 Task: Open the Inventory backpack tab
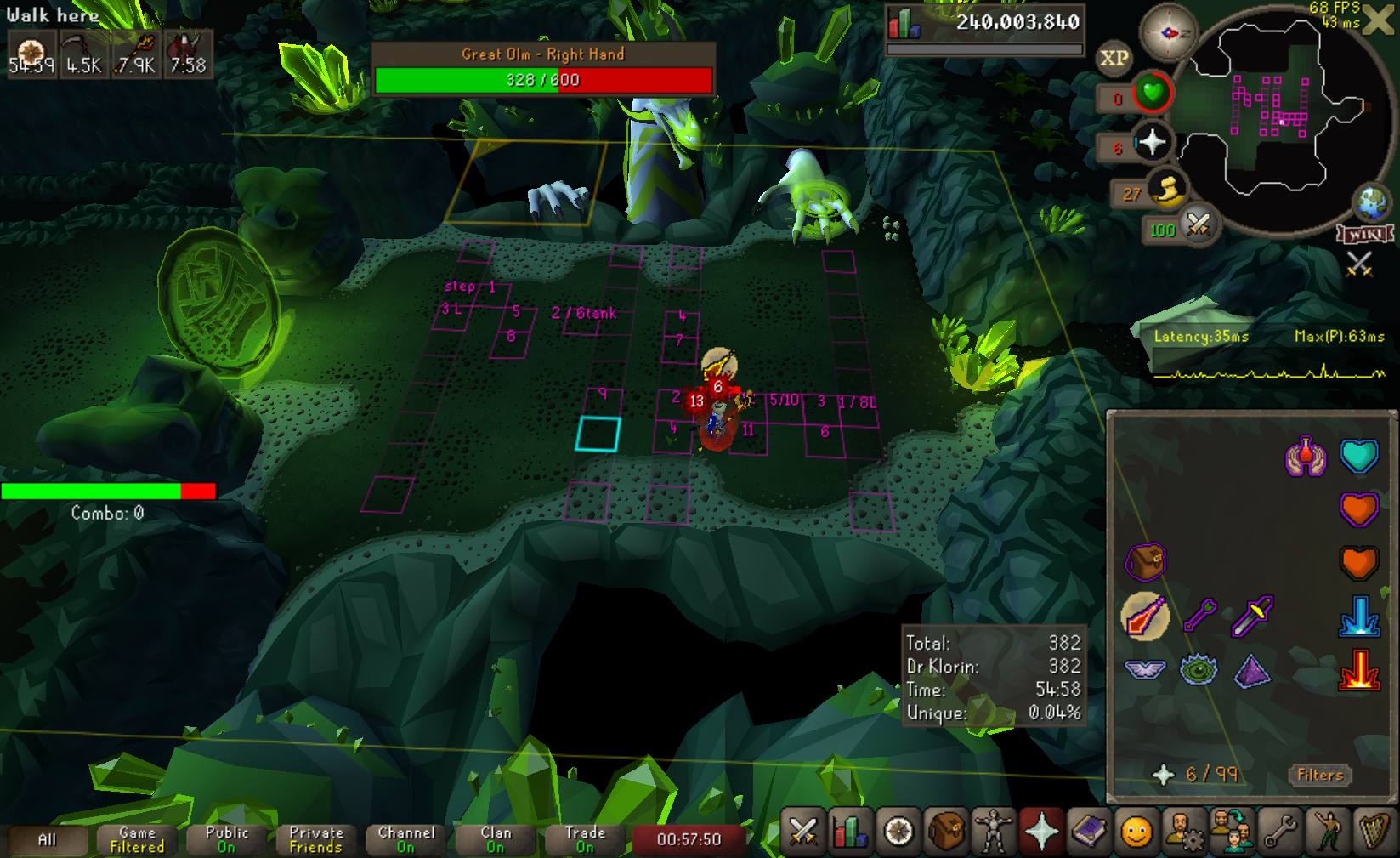(x=946, y=831)
